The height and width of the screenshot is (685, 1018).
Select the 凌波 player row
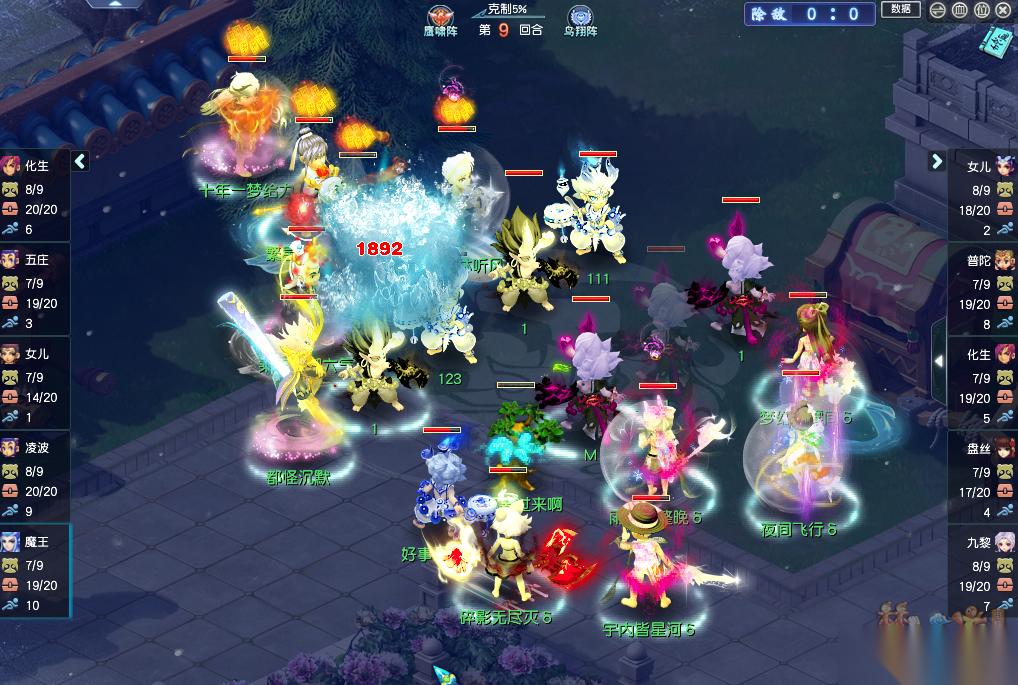(x=35, y=475)
